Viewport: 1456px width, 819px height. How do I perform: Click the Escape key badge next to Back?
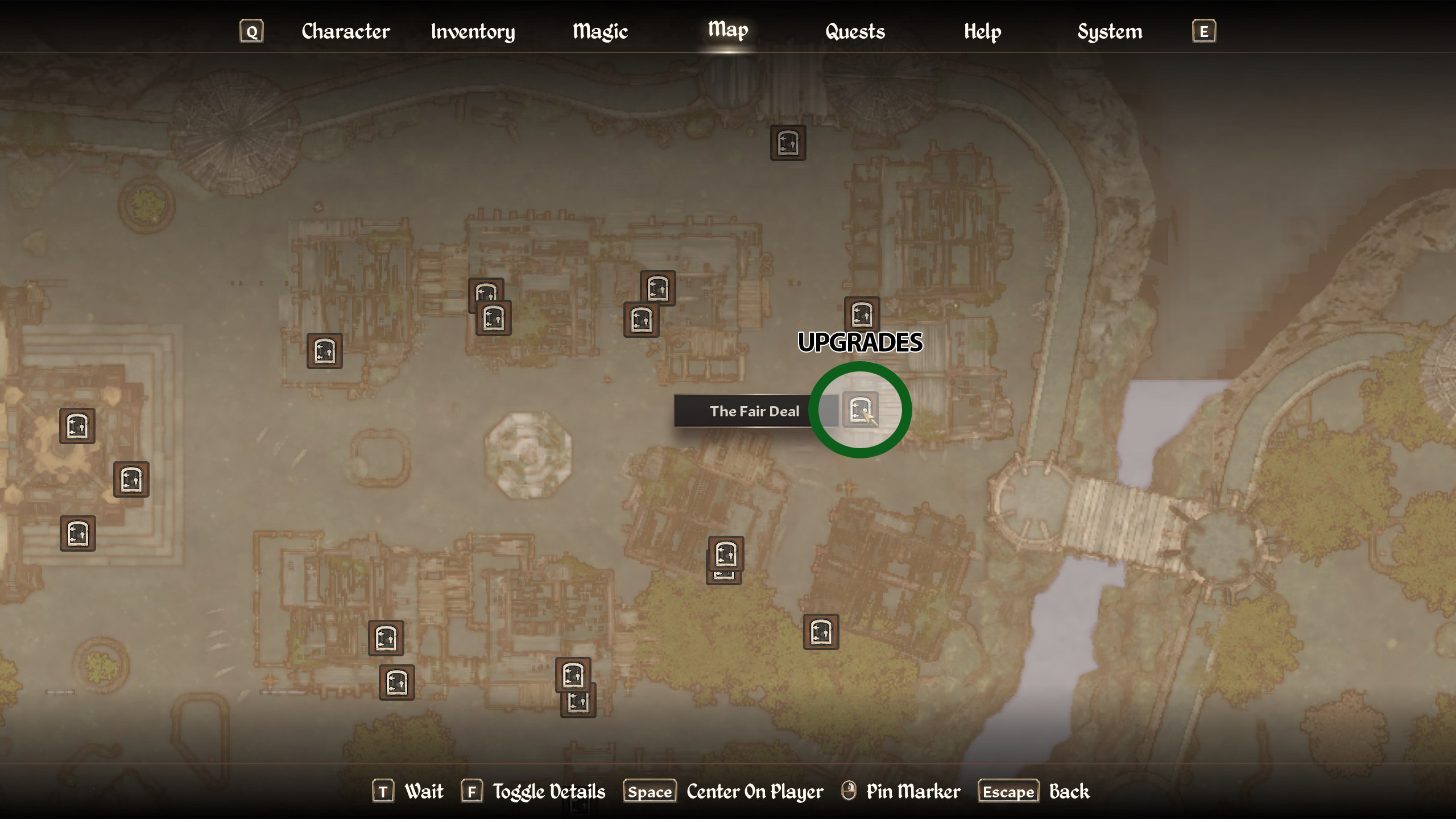[1008, 791]
